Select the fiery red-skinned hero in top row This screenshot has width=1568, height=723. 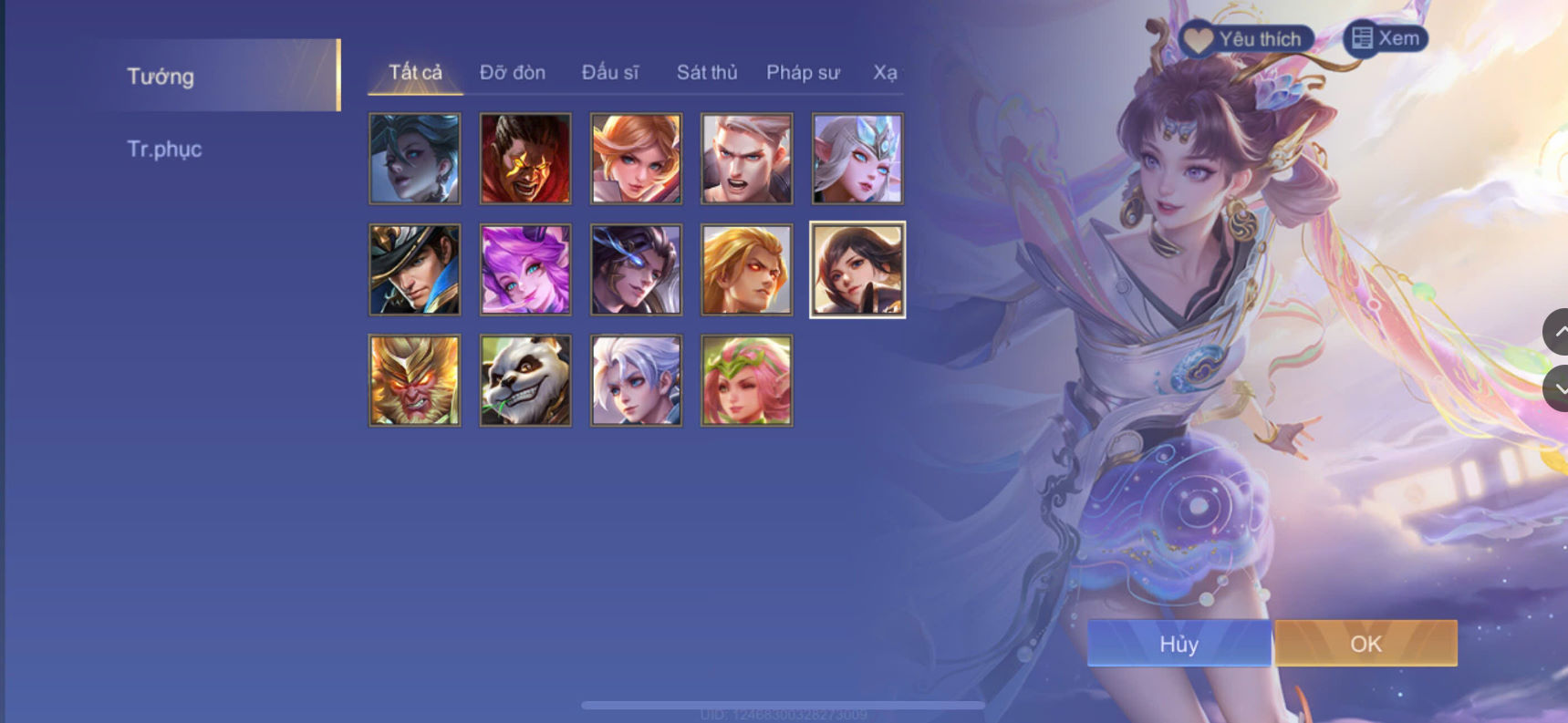524,158
